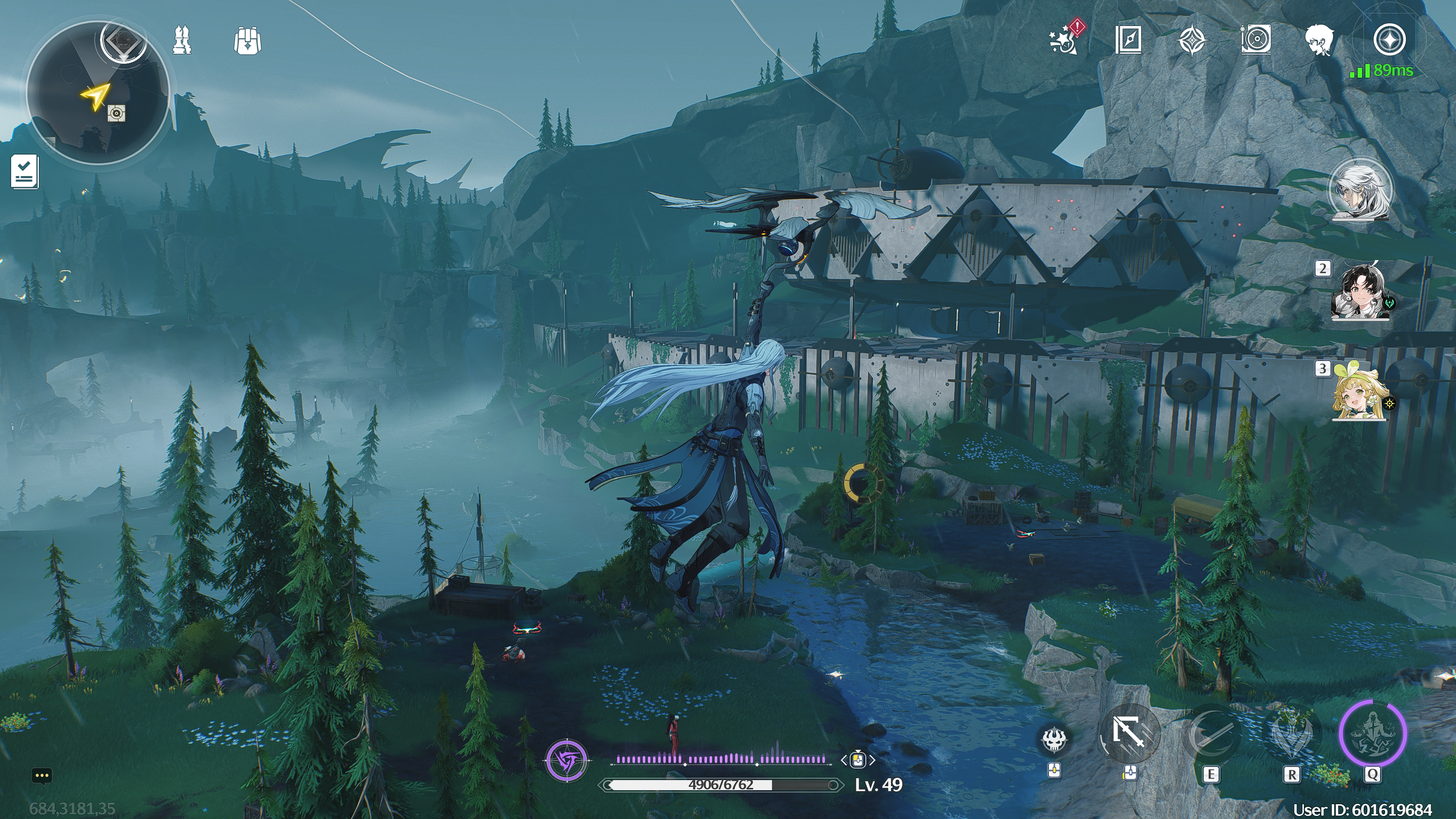Viewport: 1456px width, 819px height.
Task: Click the purple forte emblem icon
Action: tap(567, 760)
